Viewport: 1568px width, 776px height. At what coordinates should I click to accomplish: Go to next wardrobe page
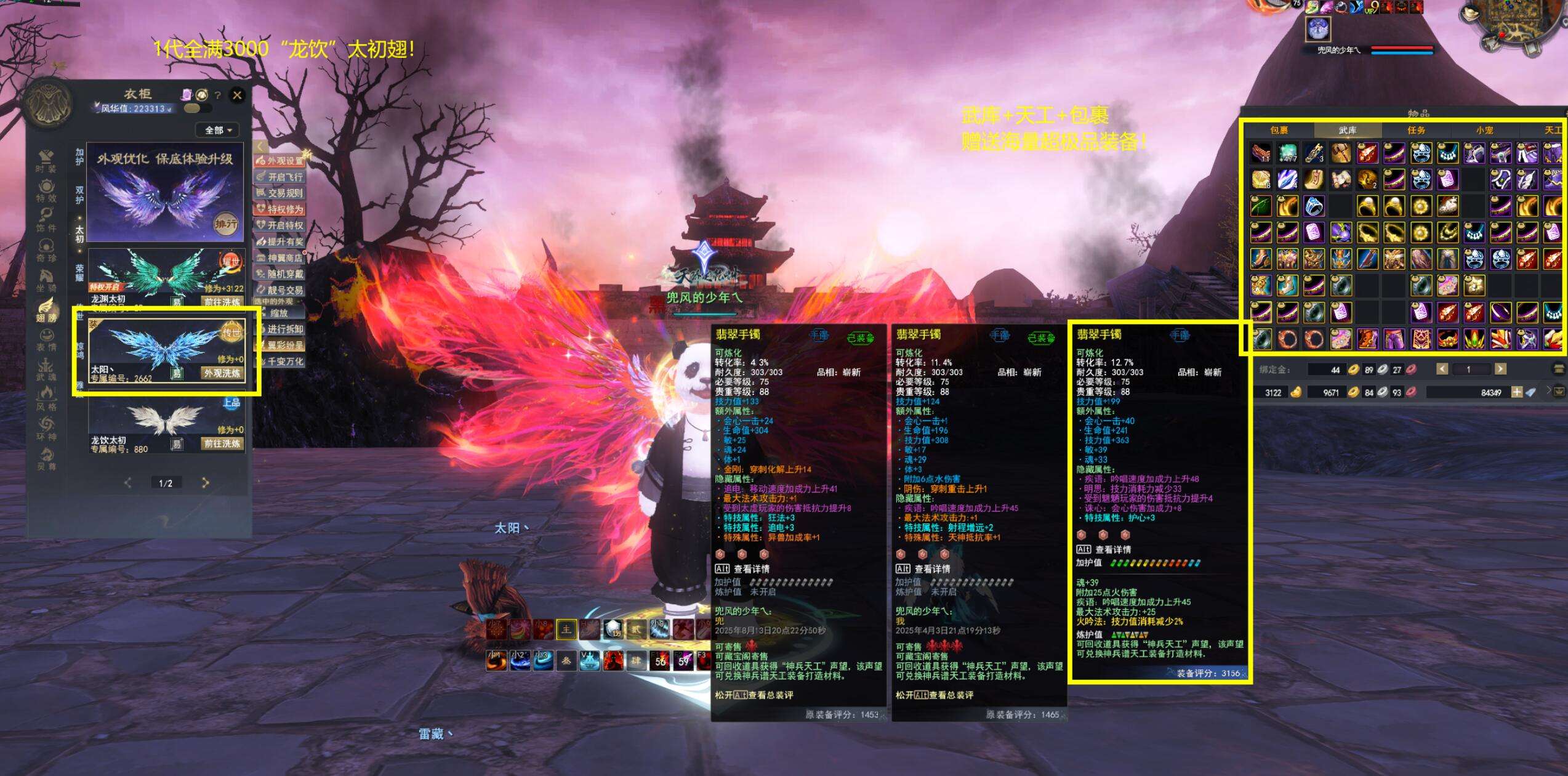coord(206,483)
